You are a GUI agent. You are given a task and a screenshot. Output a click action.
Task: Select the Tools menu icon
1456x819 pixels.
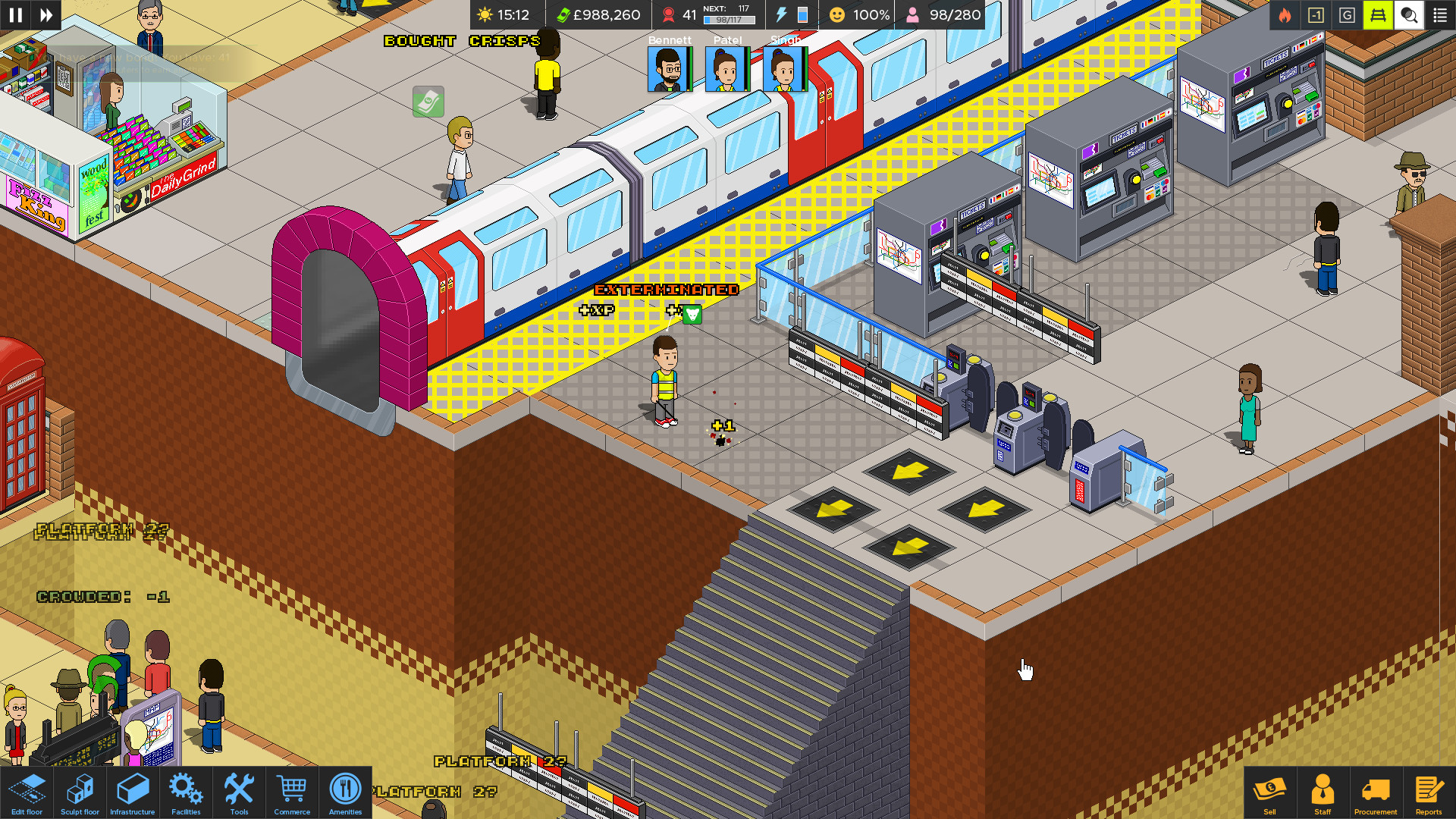(x=239, y=792)
